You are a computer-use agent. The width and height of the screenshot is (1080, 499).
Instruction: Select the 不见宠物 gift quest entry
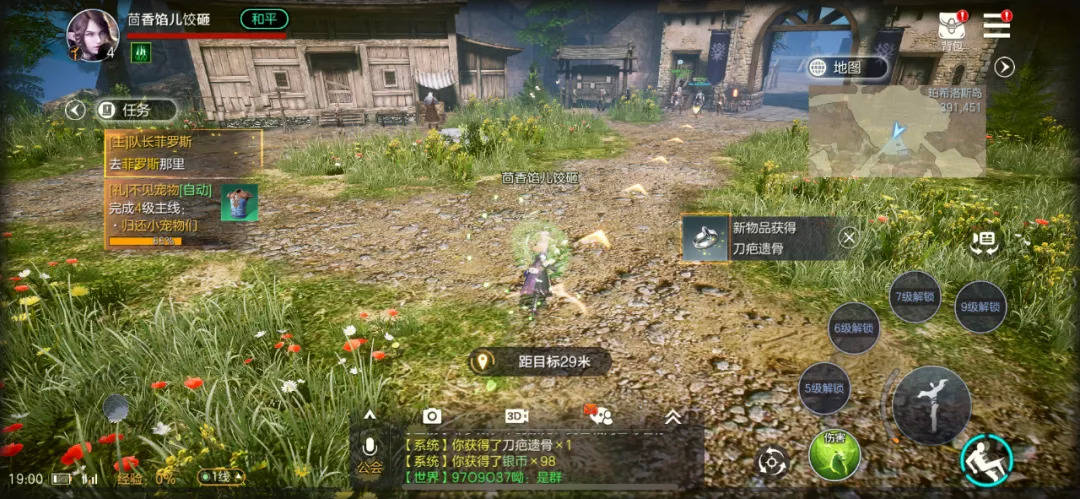click(170, 214)
